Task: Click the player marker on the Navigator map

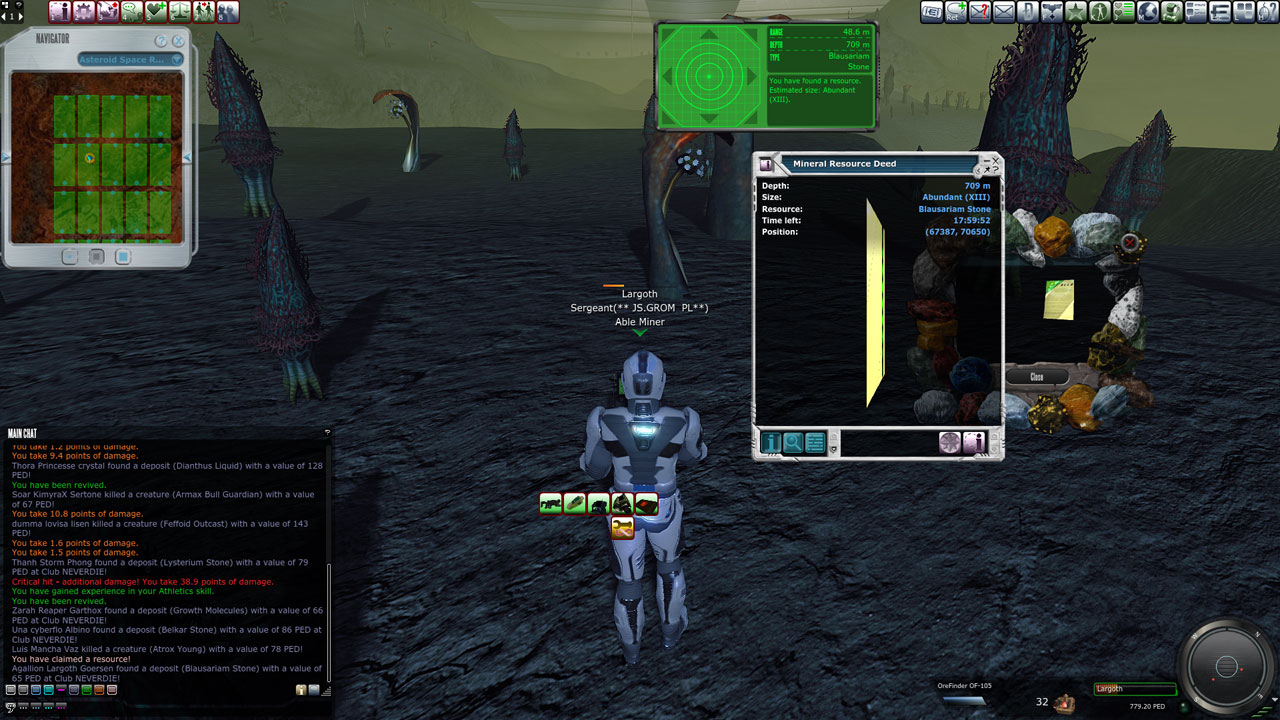Action: (90, 158)
